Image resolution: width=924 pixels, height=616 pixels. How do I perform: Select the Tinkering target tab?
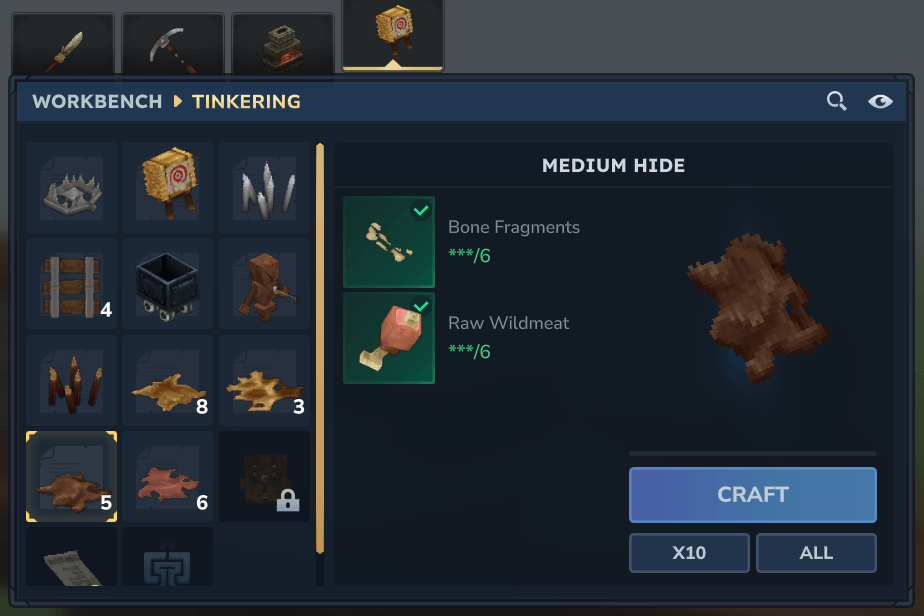(x=393, y=34)
